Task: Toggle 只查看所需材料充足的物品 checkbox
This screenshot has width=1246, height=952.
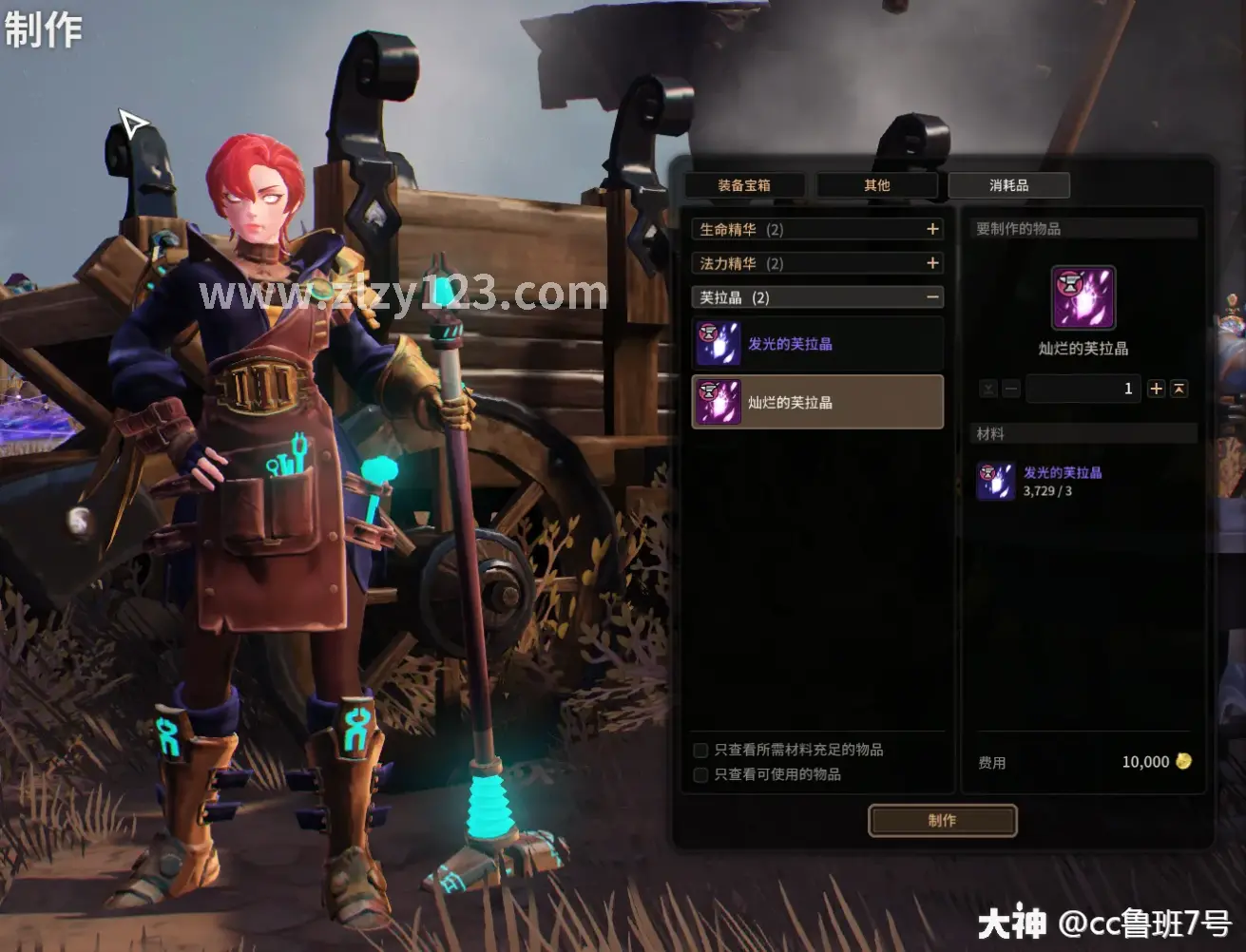Action: pos(701,751)
